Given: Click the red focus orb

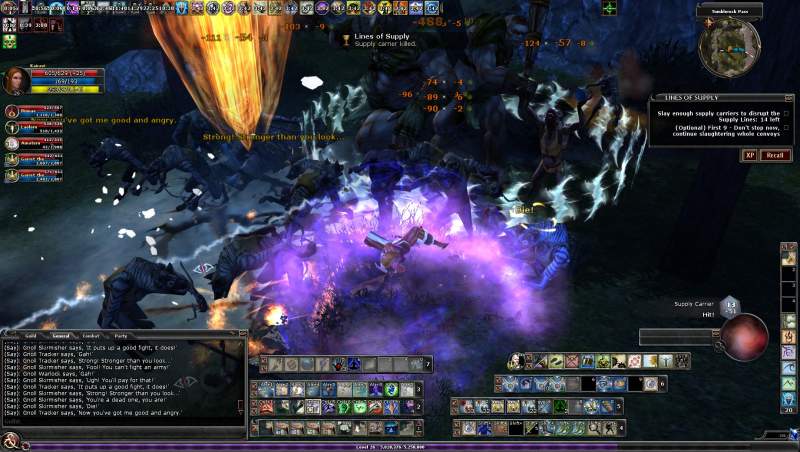Looking at the screenshot, I should coord(745,337).
